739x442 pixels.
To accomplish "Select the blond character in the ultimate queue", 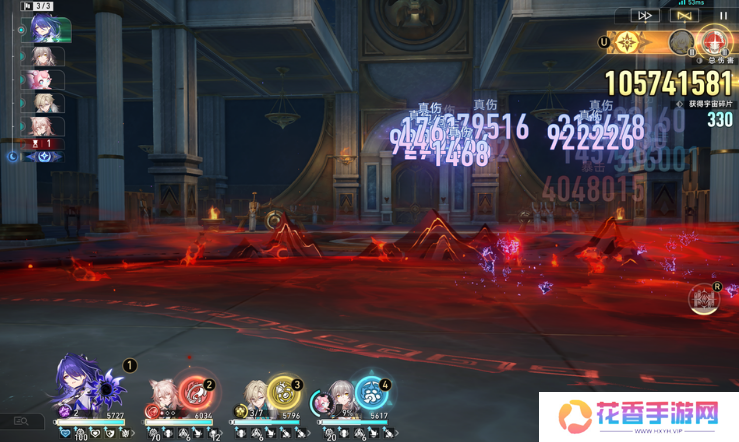I will [682, 42].
